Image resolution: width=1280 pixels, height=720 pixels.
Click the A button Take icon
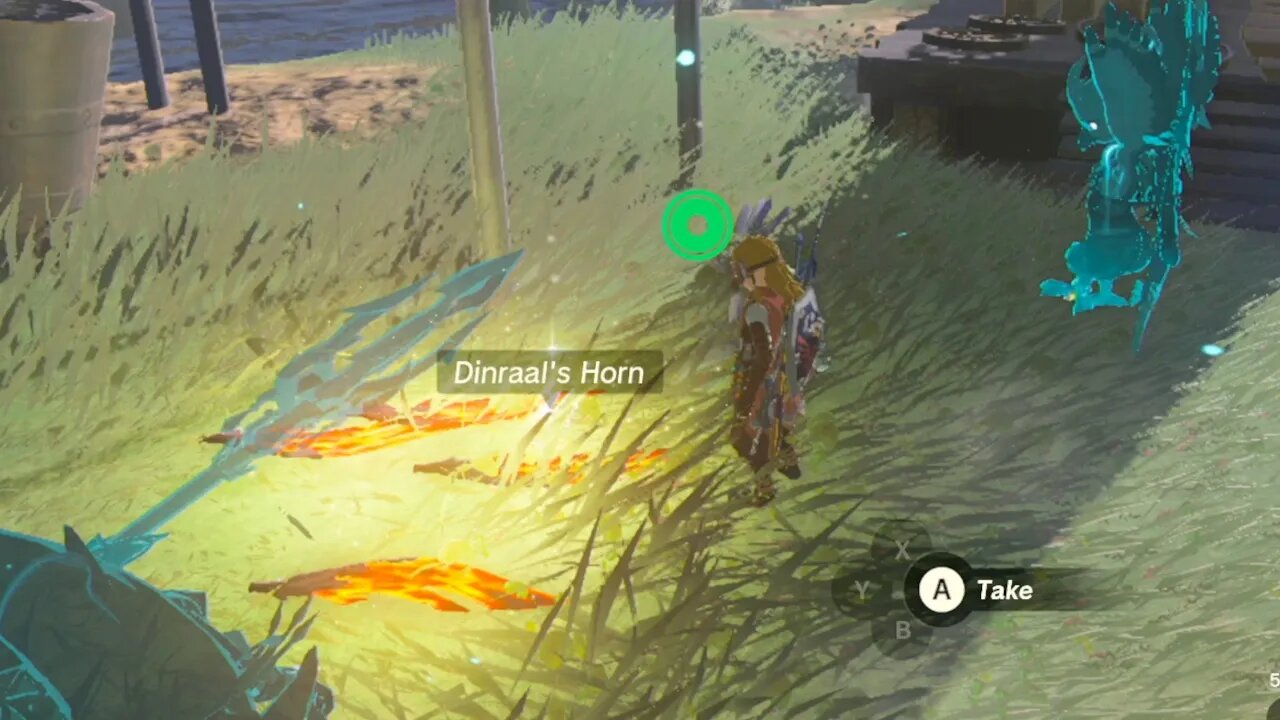(941, 590)
